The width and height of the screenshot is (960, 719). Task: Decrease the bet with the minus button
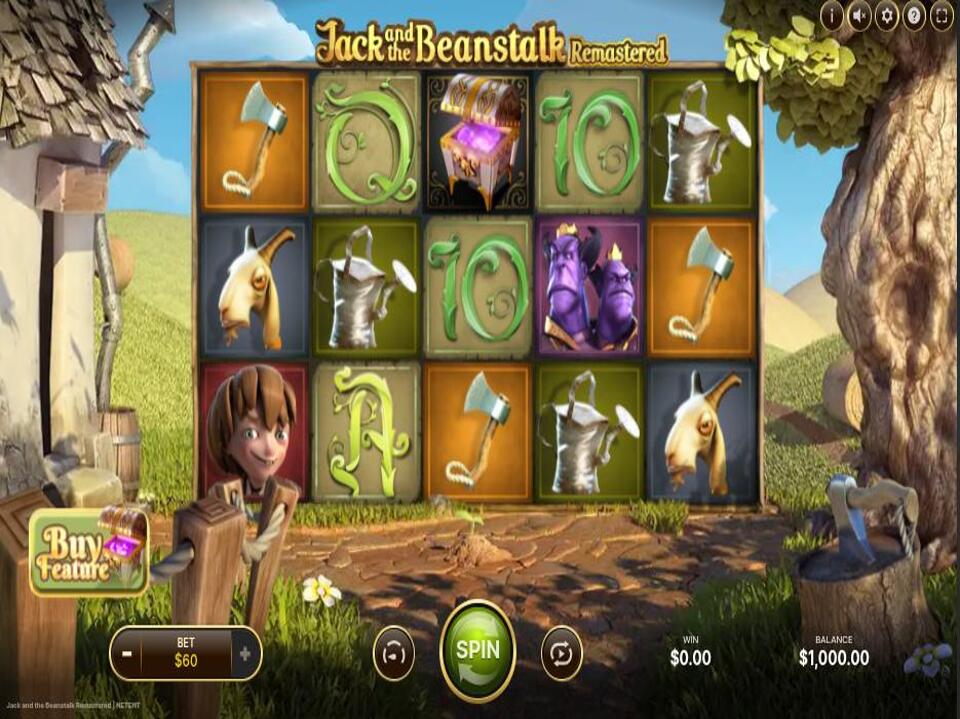[126, 654]
